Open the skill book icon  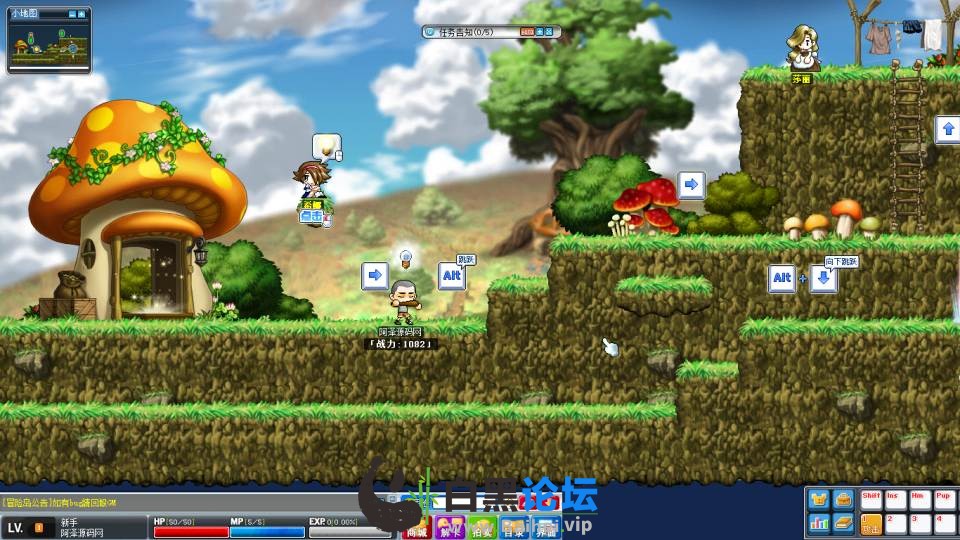pyautogui.click(x=843, y=523)
